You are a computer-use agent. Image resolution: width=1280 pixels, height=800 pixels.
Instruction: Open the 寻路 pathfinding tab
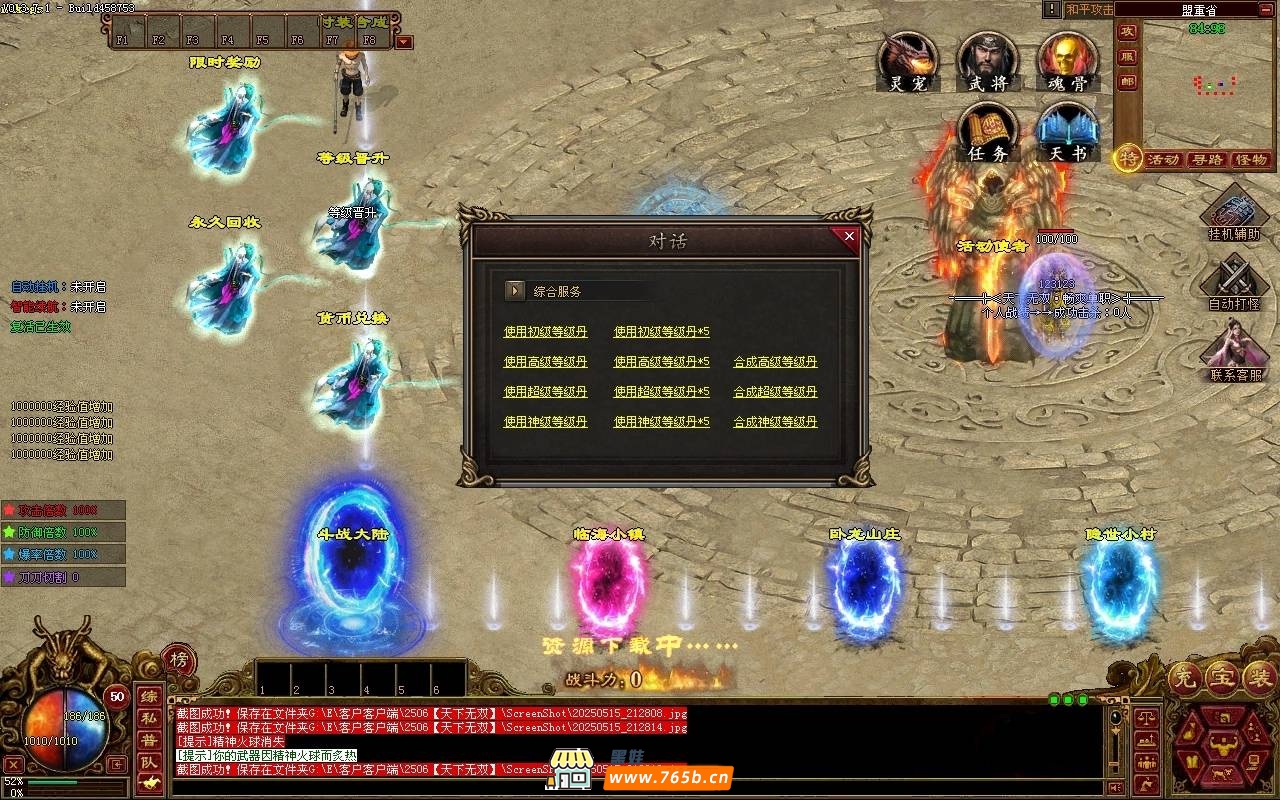click(1207, 160)
